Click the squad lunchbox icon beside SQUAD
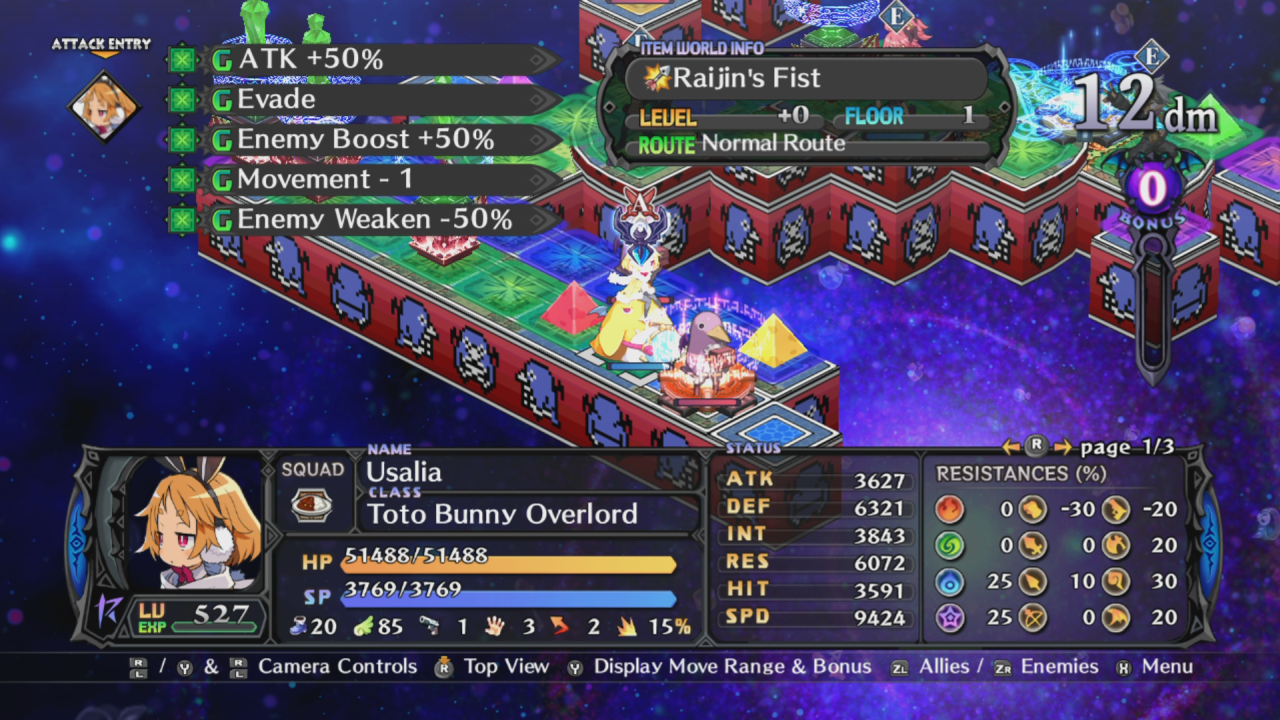The width and height of the screenshot is (1280, 720). [313, 505]
